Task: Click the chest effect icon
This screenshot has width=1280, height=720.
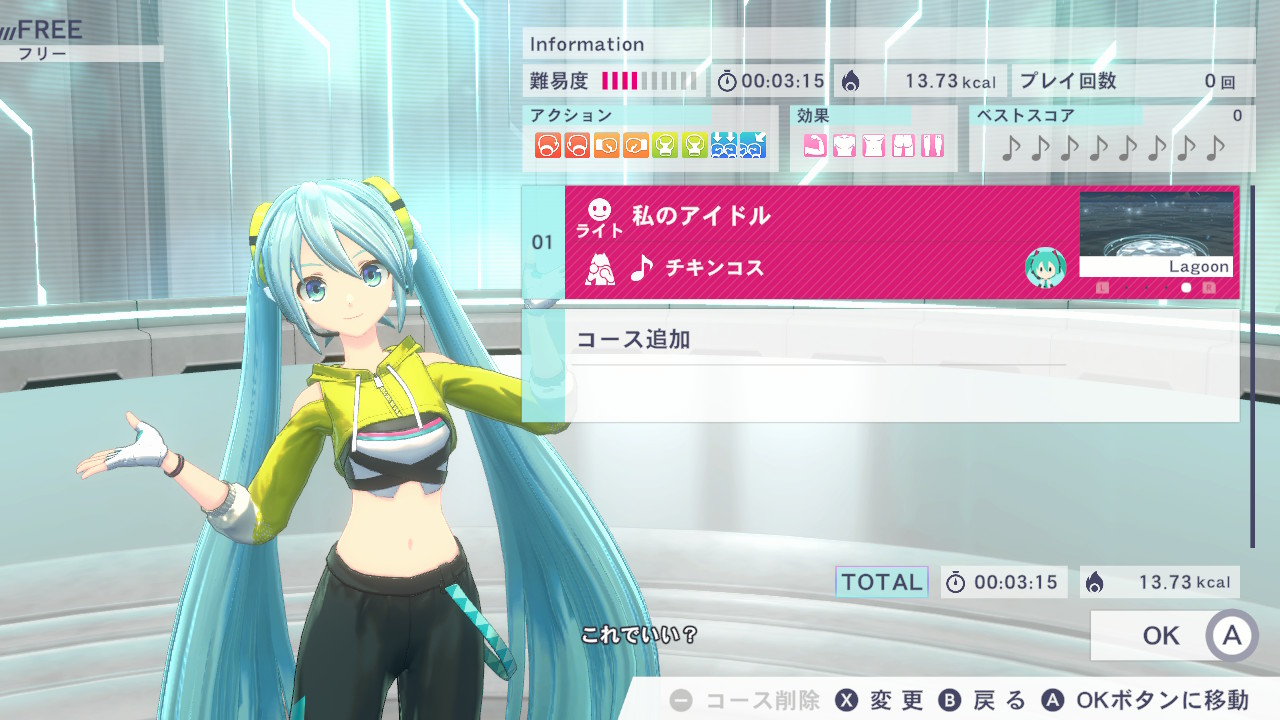Action: tap(843, 146)
